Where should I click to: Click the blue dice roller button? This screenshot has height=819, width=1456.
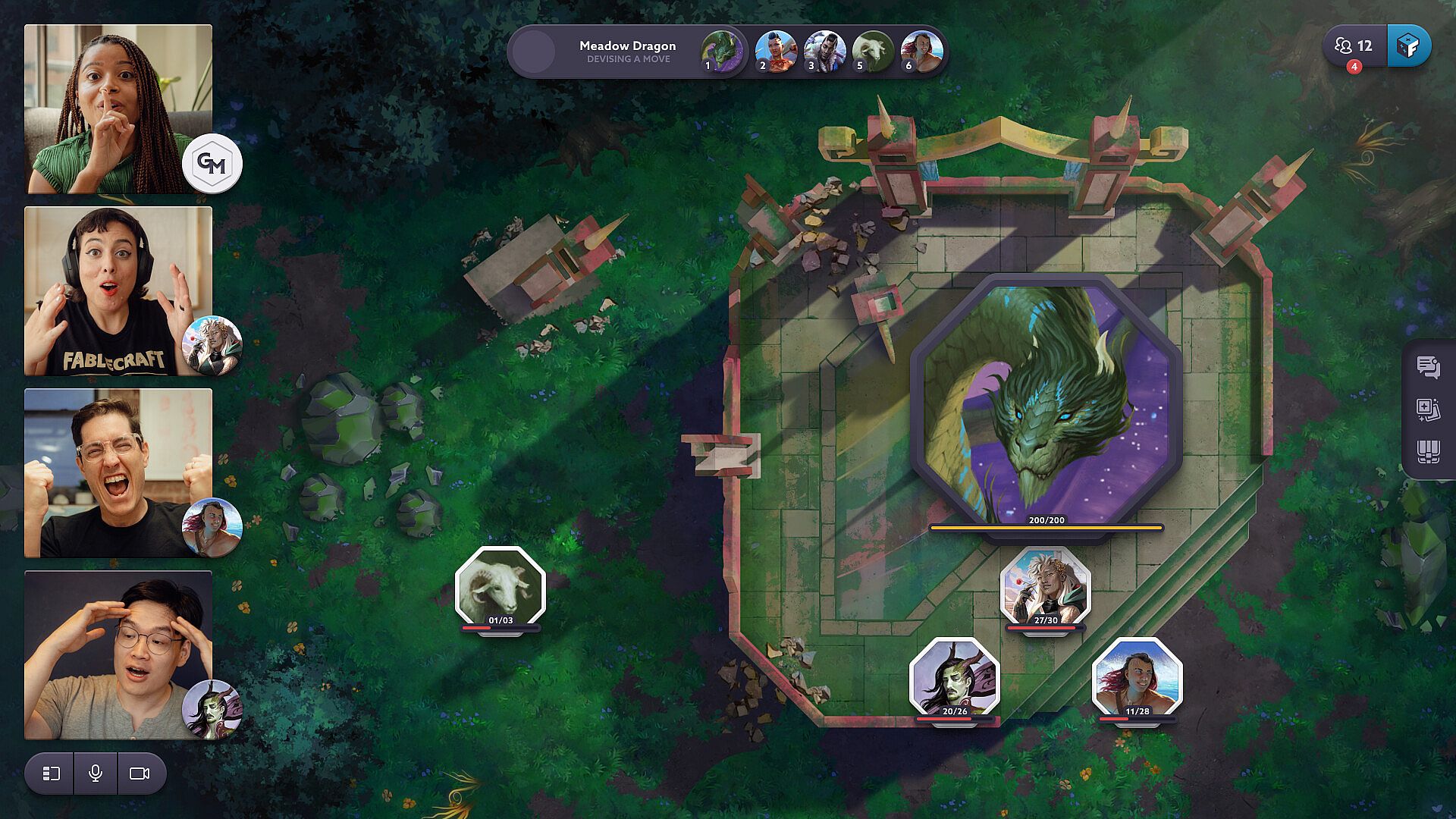[1408, 46]
